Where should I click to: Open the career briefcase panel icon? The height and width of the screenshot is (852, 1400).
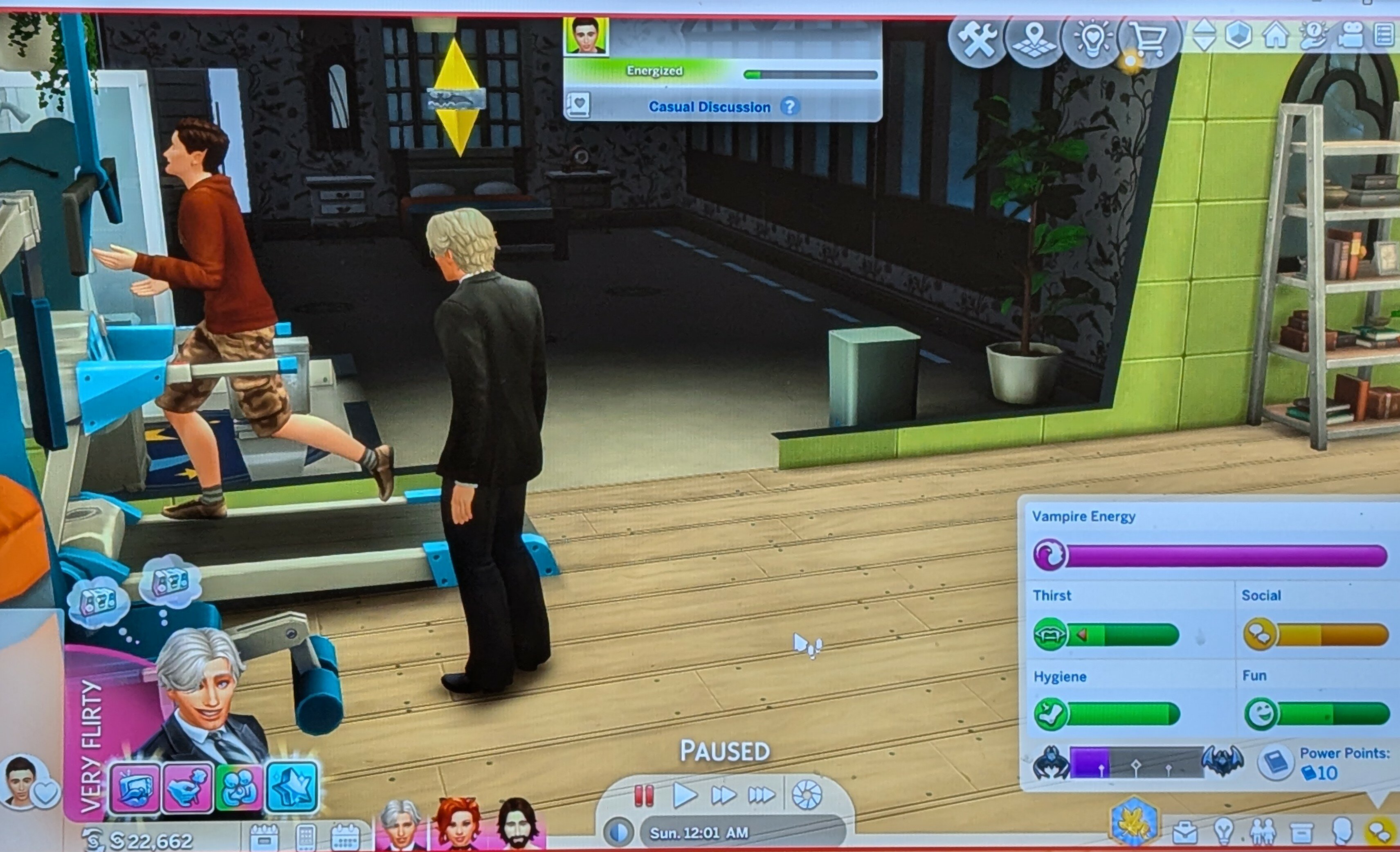click(1184, 833)
